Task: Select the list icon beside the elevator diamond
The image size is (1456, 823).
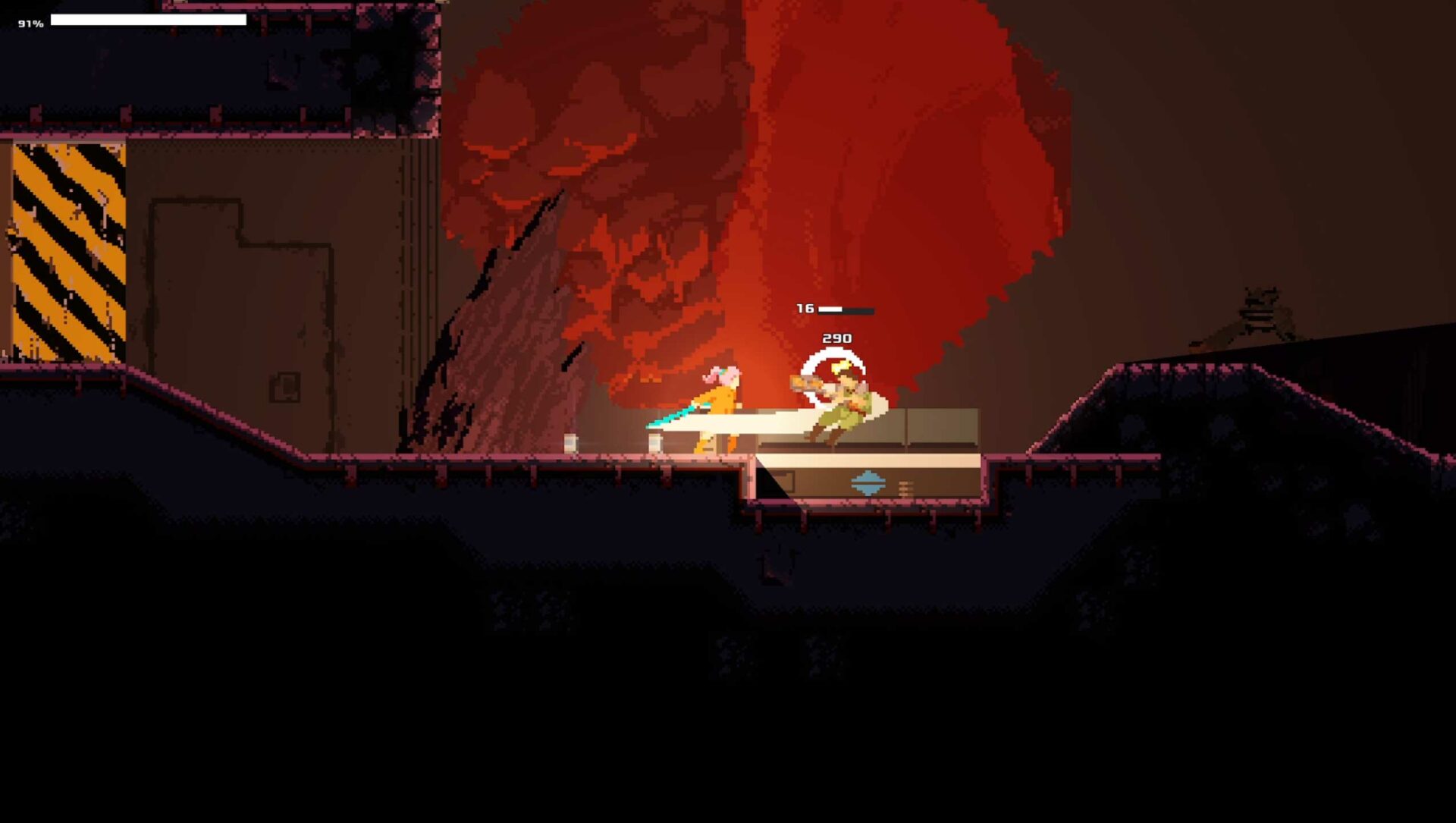Action: [905, 488]
